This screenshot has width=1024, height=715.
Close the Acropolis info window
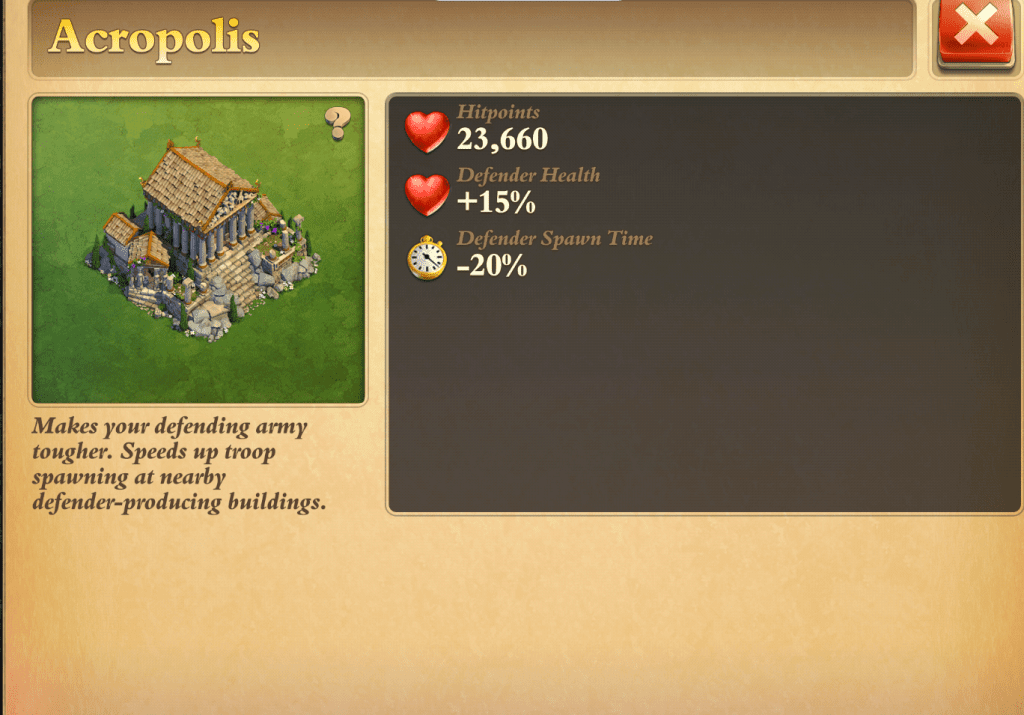pyautogui.click(x=977, y=32)
